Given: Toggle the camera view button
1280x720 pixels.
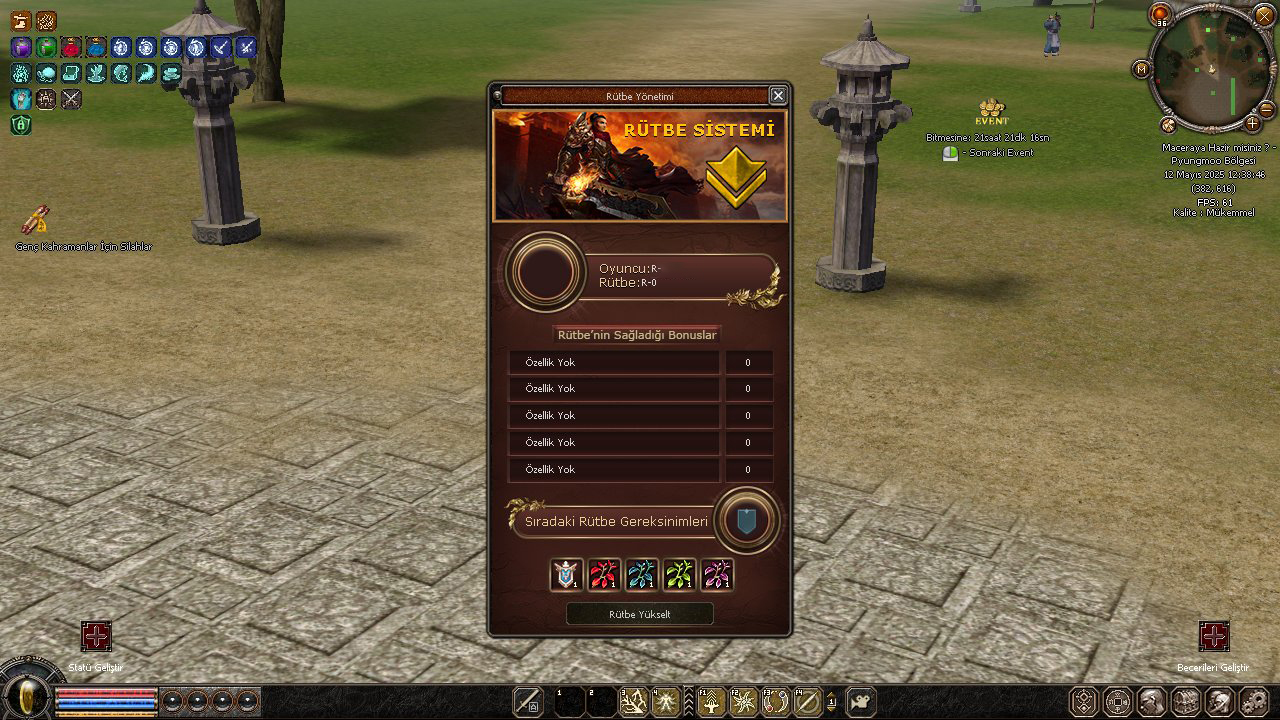Looking at the screenshot, I should coord(861,701).
